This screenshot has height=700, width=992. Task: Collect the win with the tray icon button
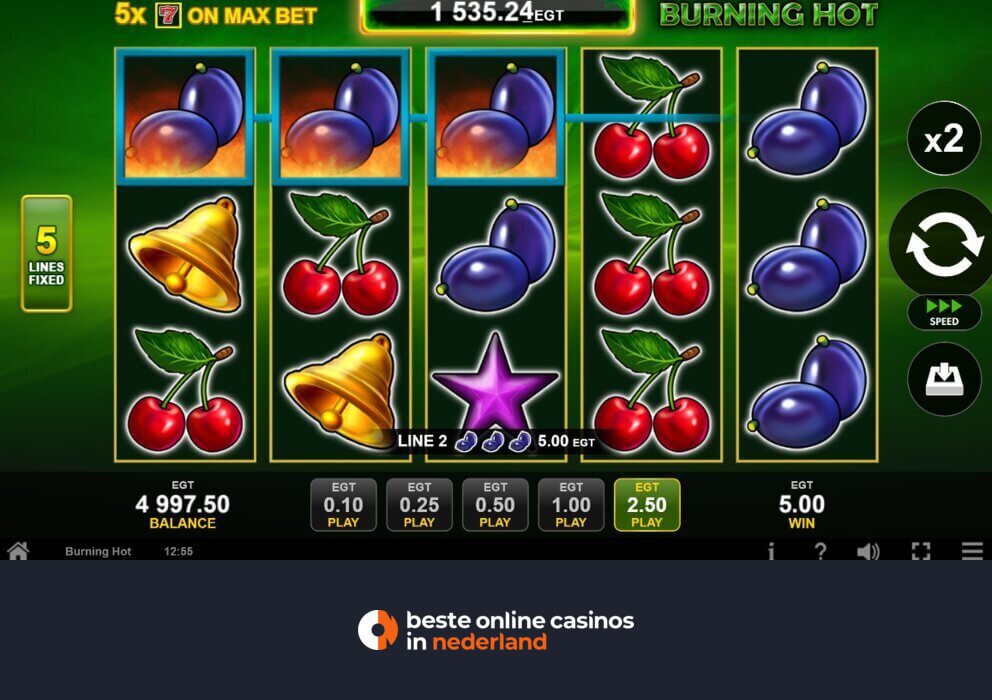coord(943,379)
